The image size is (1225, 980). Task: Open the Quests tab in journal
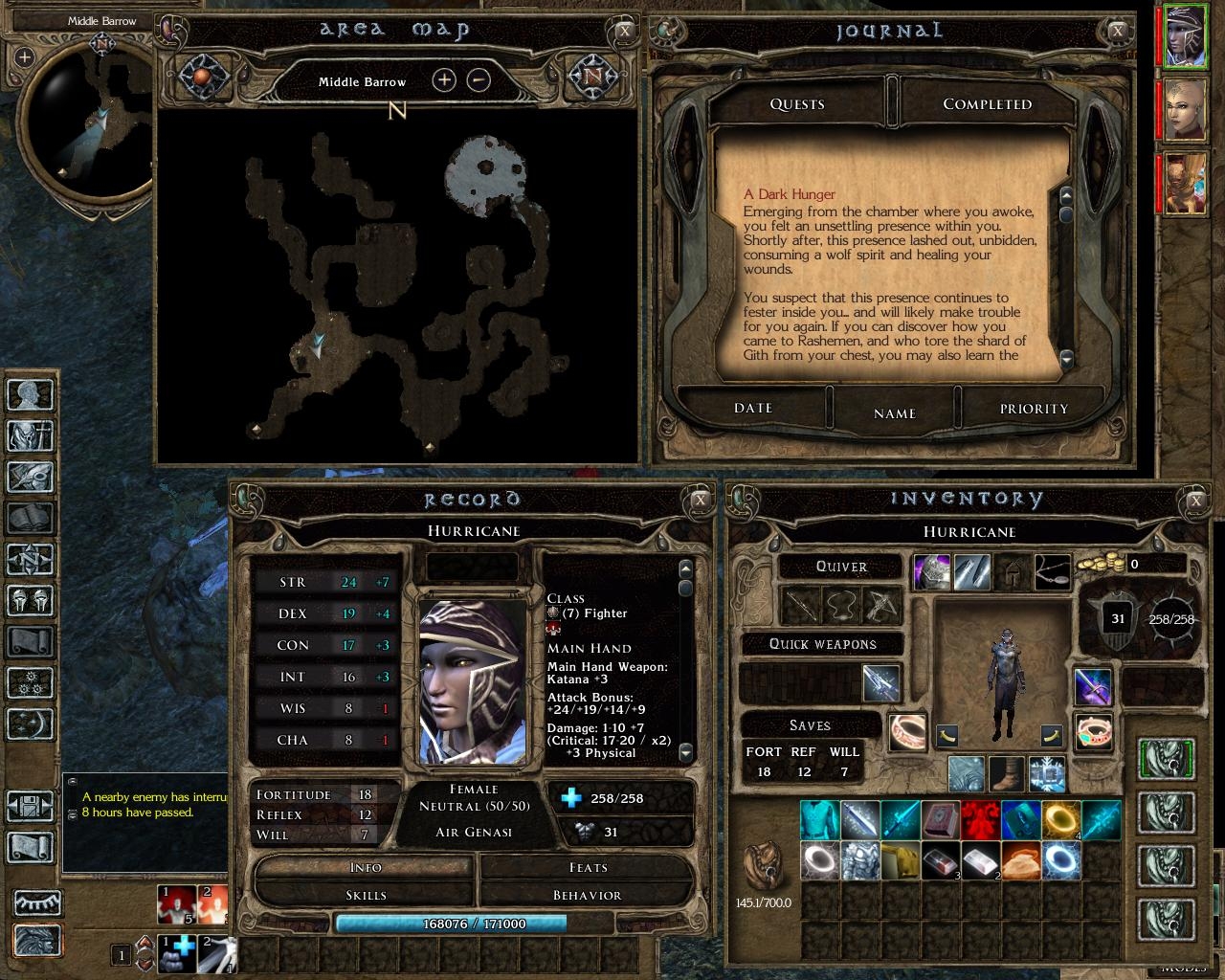[x=797, y=103]
